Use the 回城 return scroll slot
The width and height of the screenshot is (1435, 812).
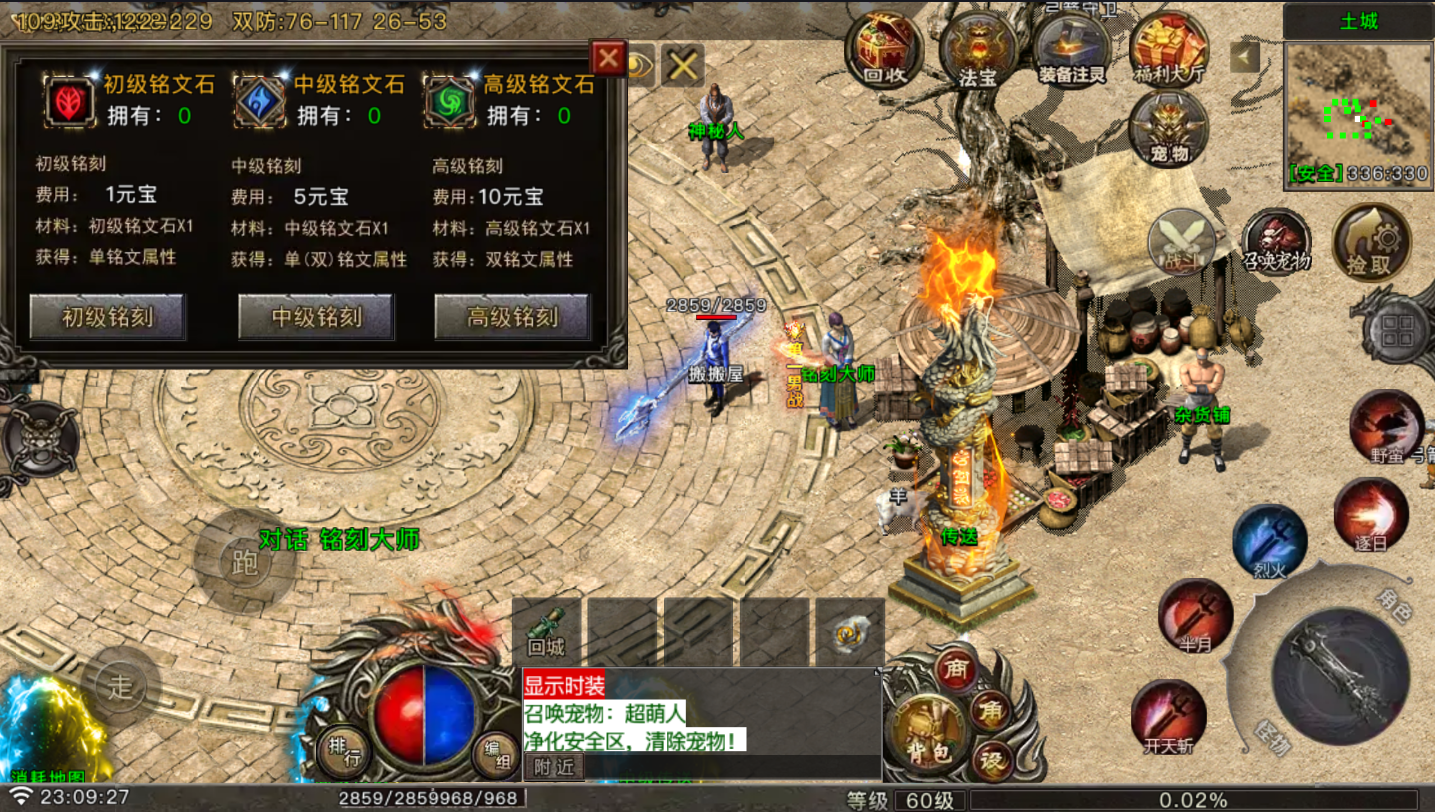click(547, 632)
